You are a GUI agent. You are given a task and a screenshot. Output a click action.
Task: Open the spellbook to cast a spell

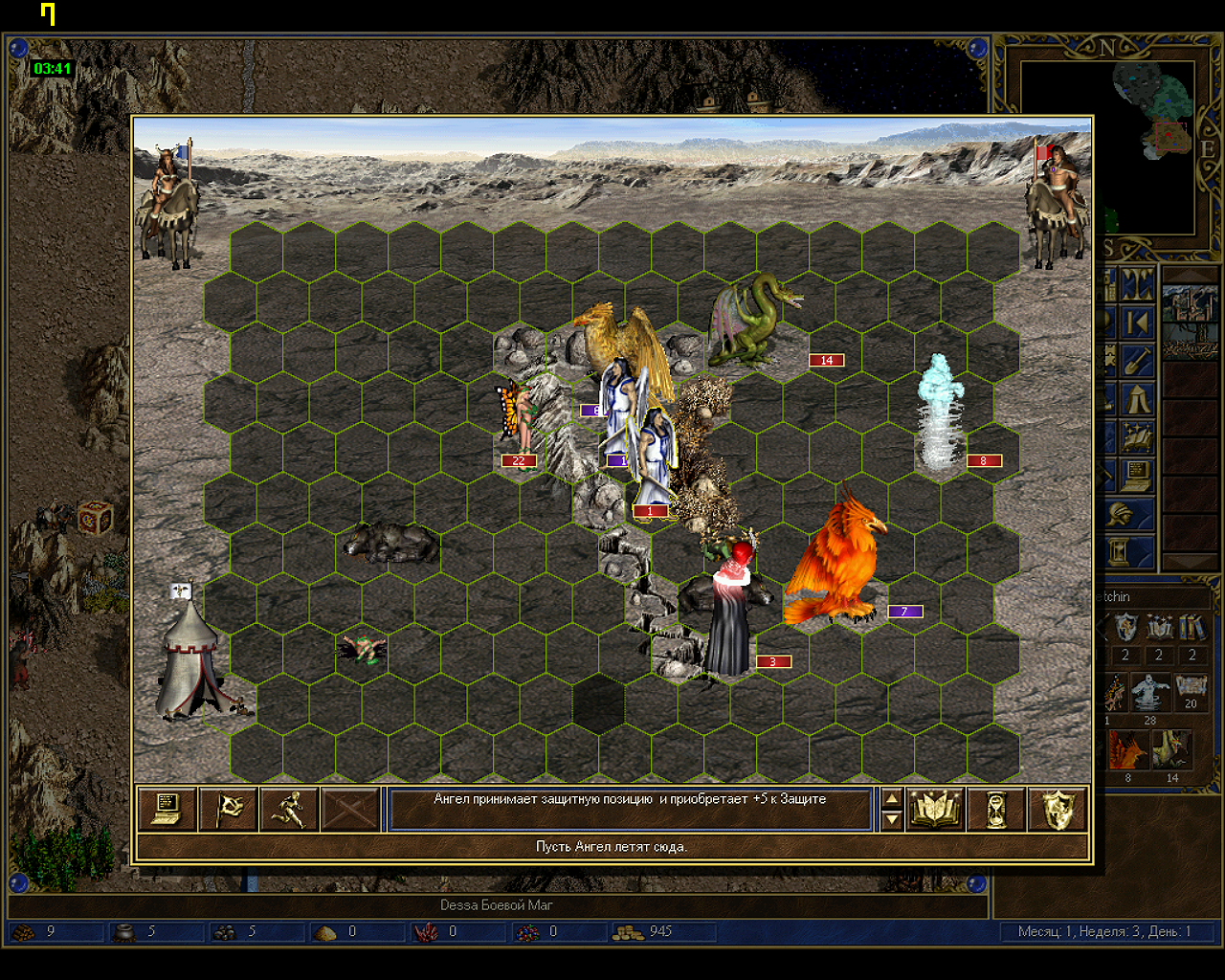934,810
